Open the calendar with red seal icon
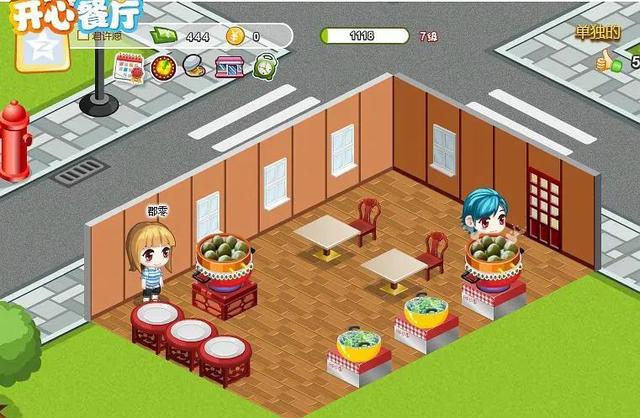The height and width of the screenshot is (418, 640). pyautogui.click(x=127, y=67)
